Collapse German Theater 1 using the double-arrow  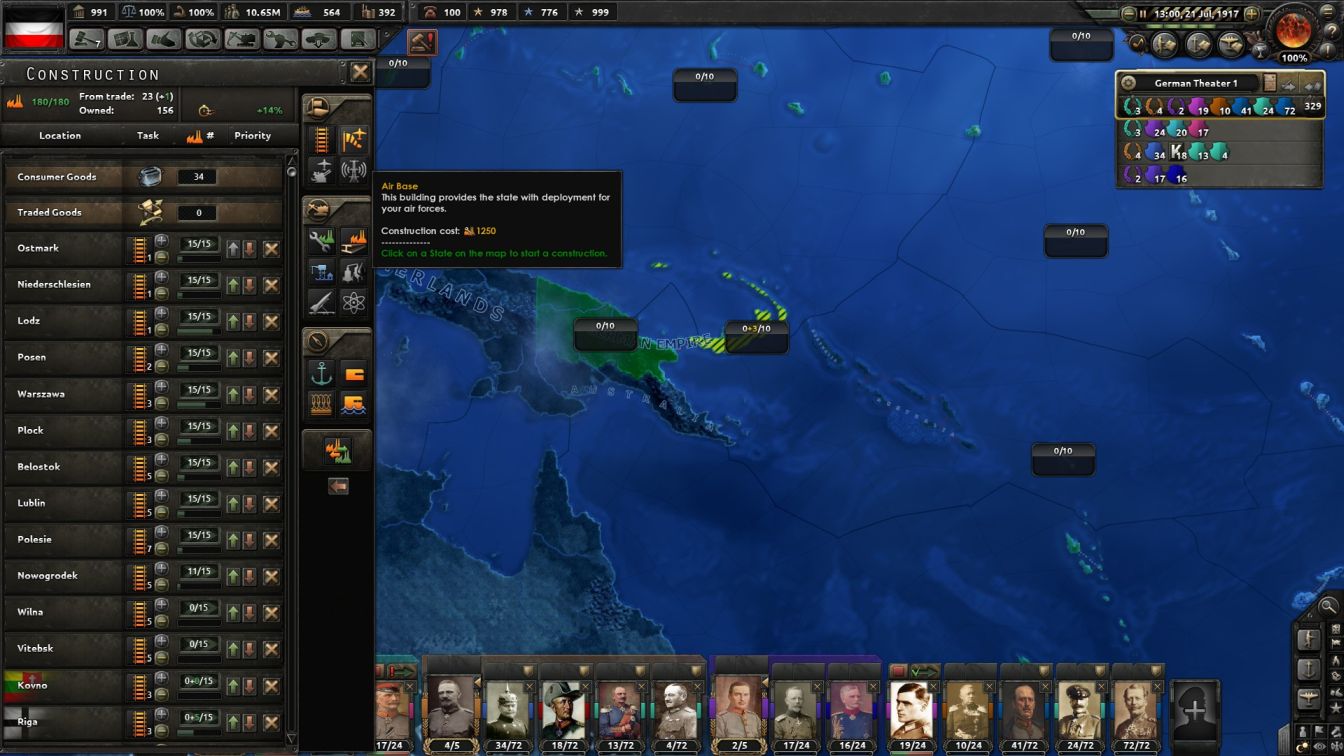pos(1313,85)
